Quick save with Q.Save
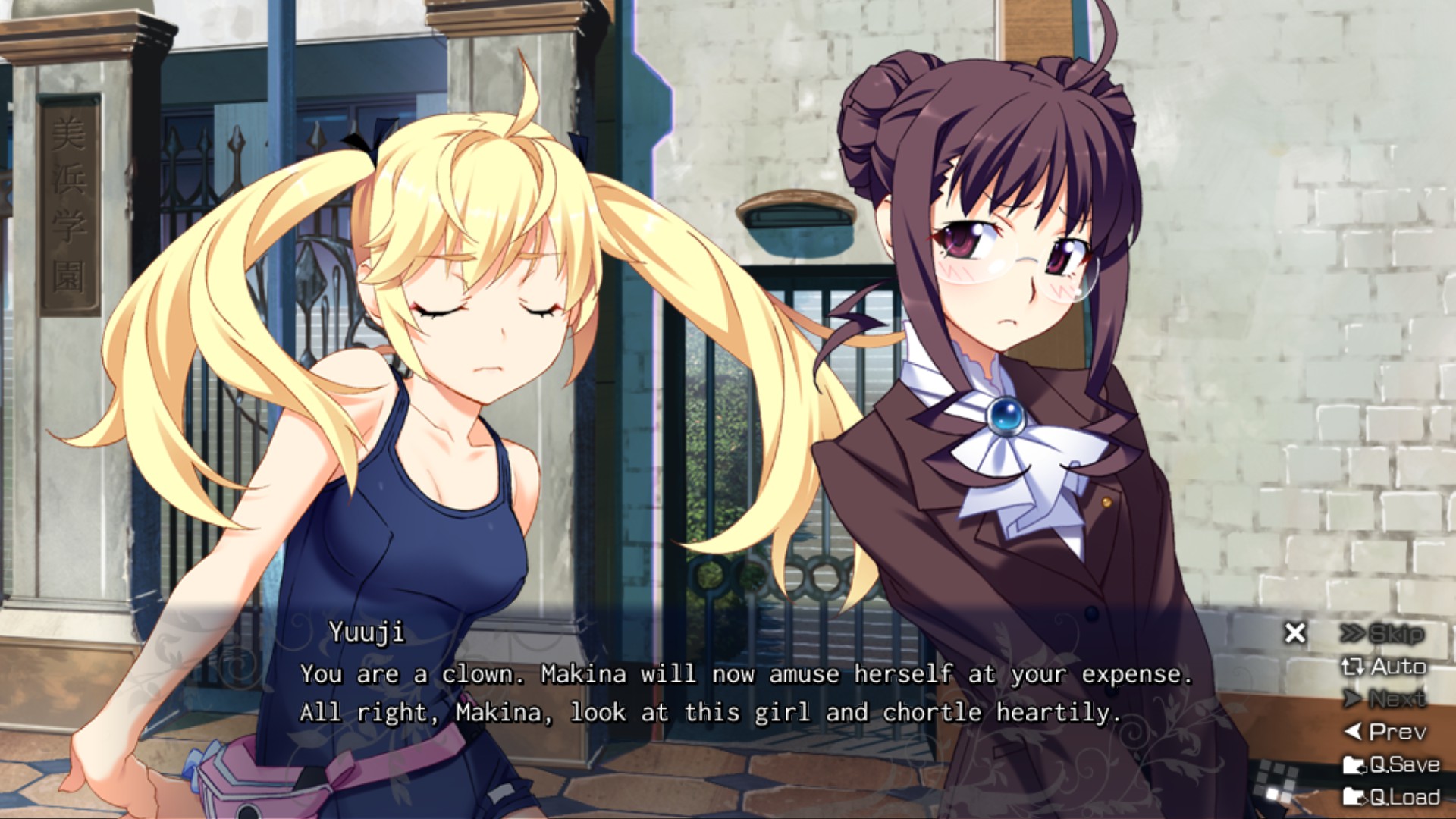1456x819 pixels. pos(1391,764)
